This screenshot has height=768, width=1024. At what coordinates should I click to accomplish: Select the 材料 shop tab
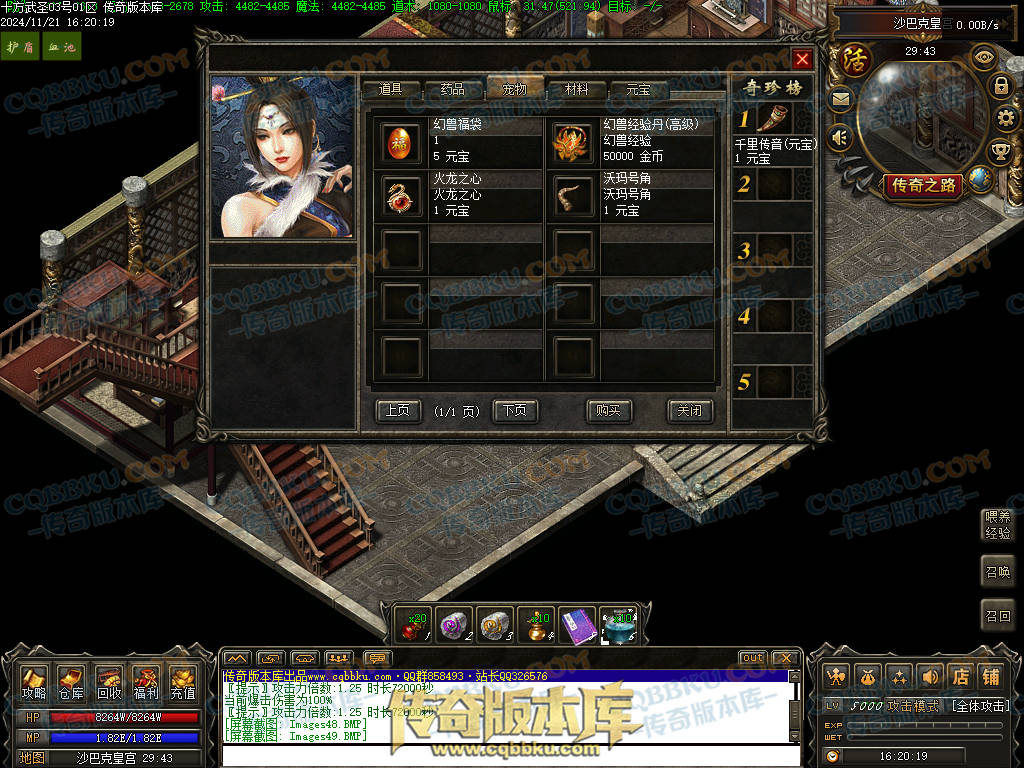pos(576,89)
